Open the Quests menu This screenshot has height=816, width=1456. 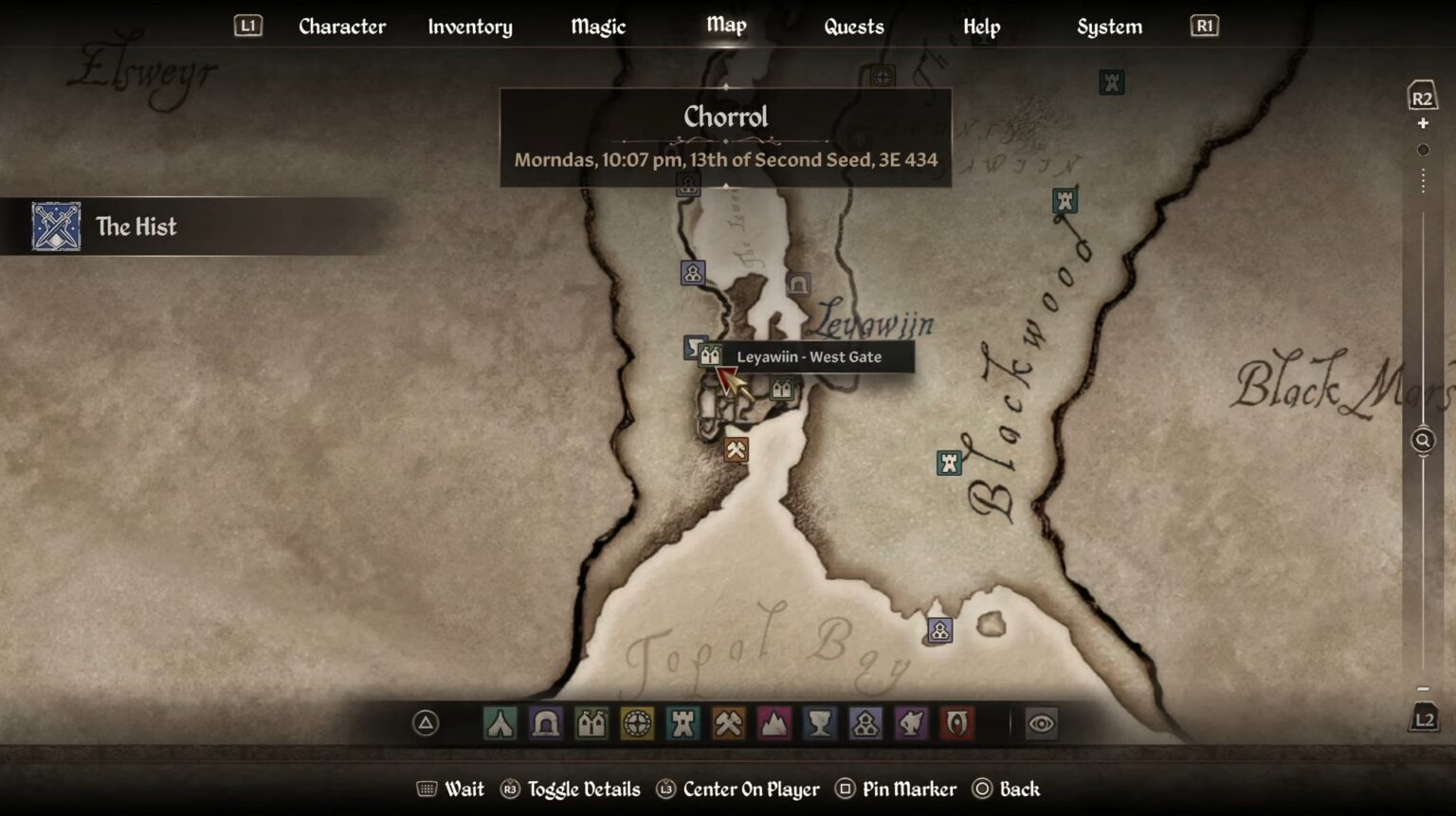coord(852,27)
